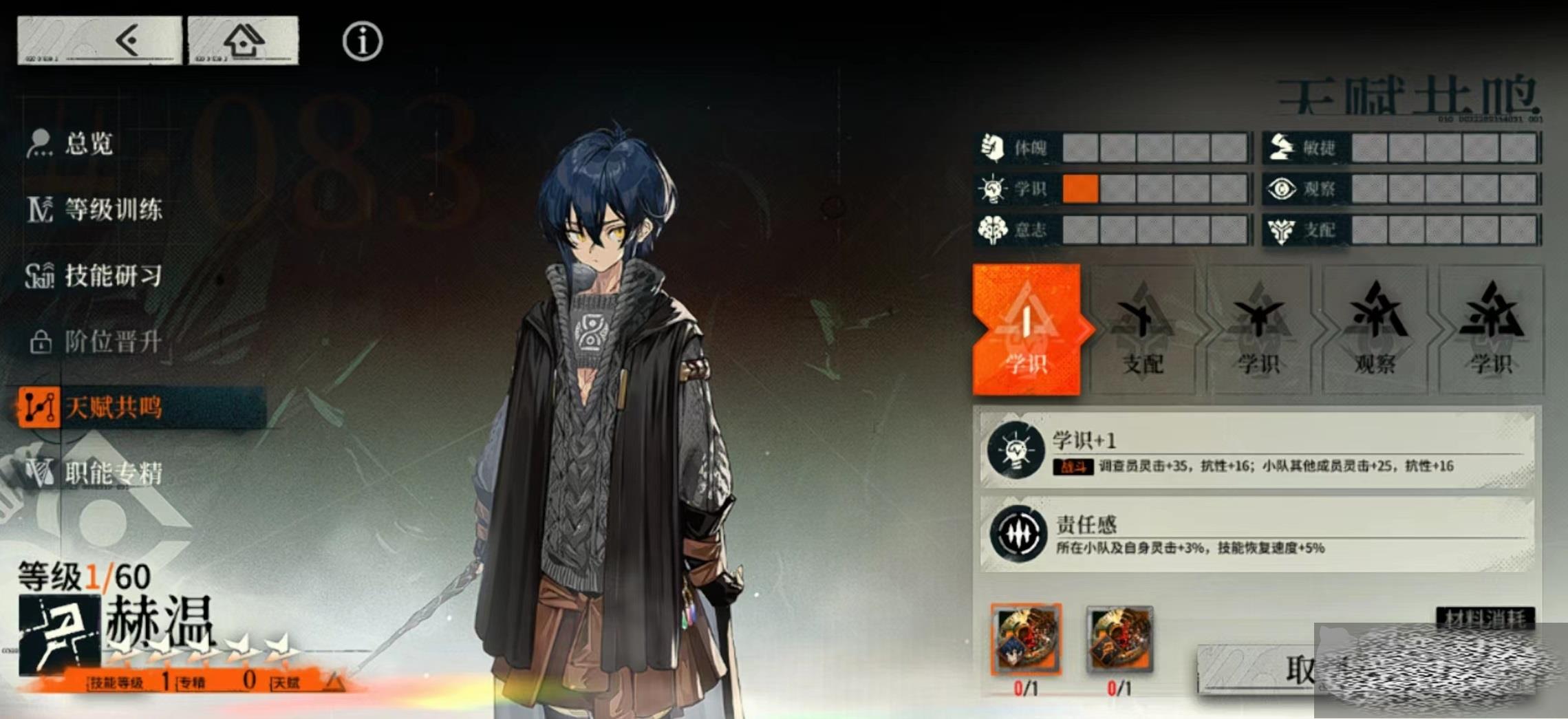This screenshot has height=719, width=1568.
Task: Go back using the arrow button
Action: click(x=100, y=41)
